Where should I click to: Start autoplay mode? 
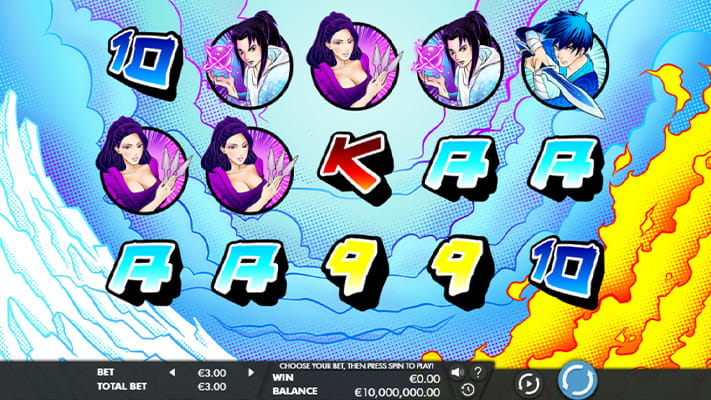click(x=528, y=382)
